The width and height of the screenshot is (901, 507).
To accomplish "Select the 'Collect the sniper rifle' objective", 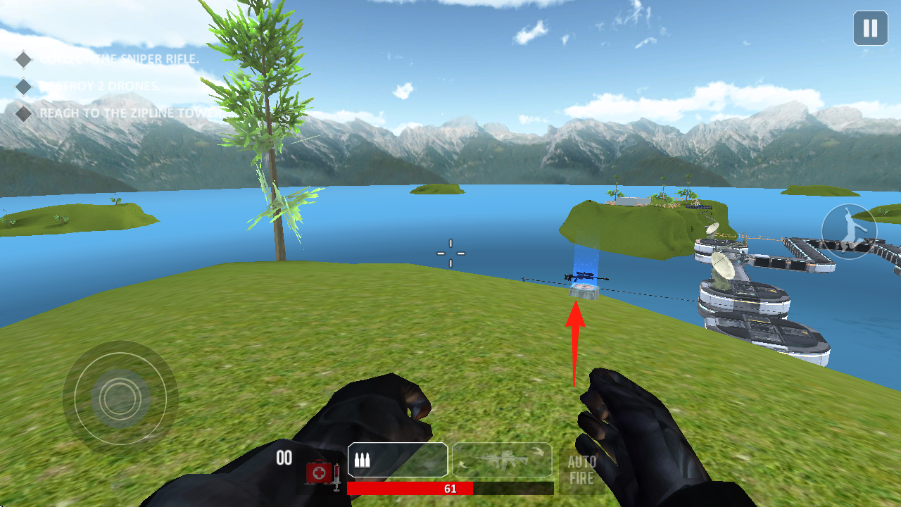I will coord(115,59).
